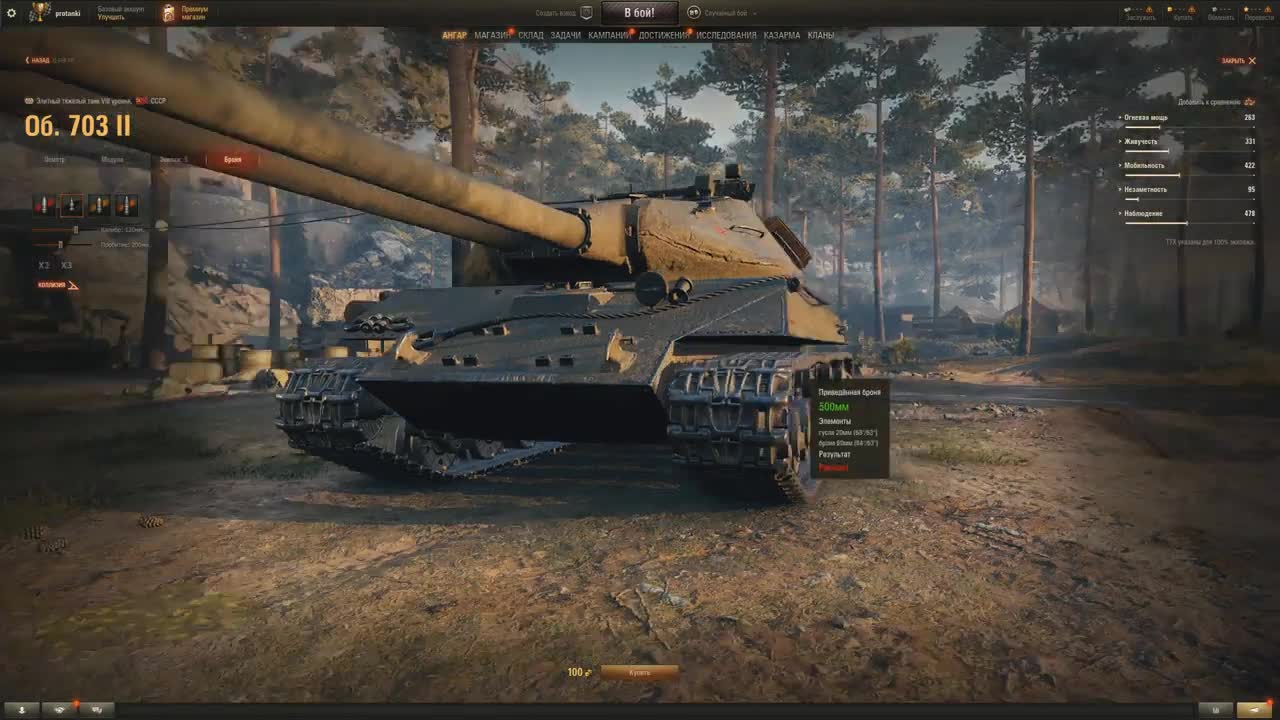Start battle with the «В бой!» button

[x=639, y=13]
